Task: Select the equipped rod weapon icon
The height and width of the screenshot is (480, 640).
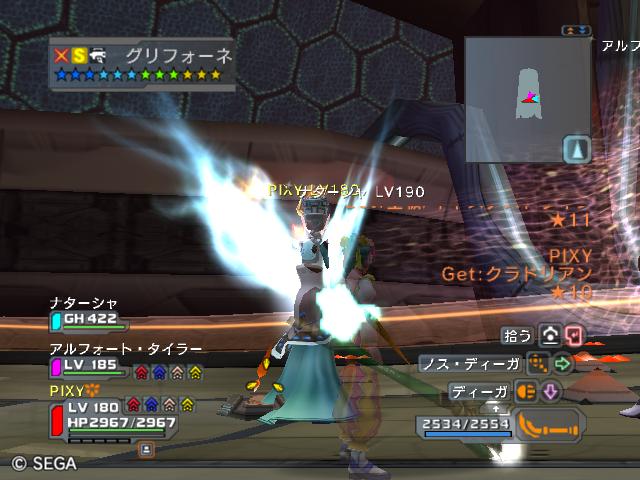Action: pyautogui.click(x=551, y=423)
